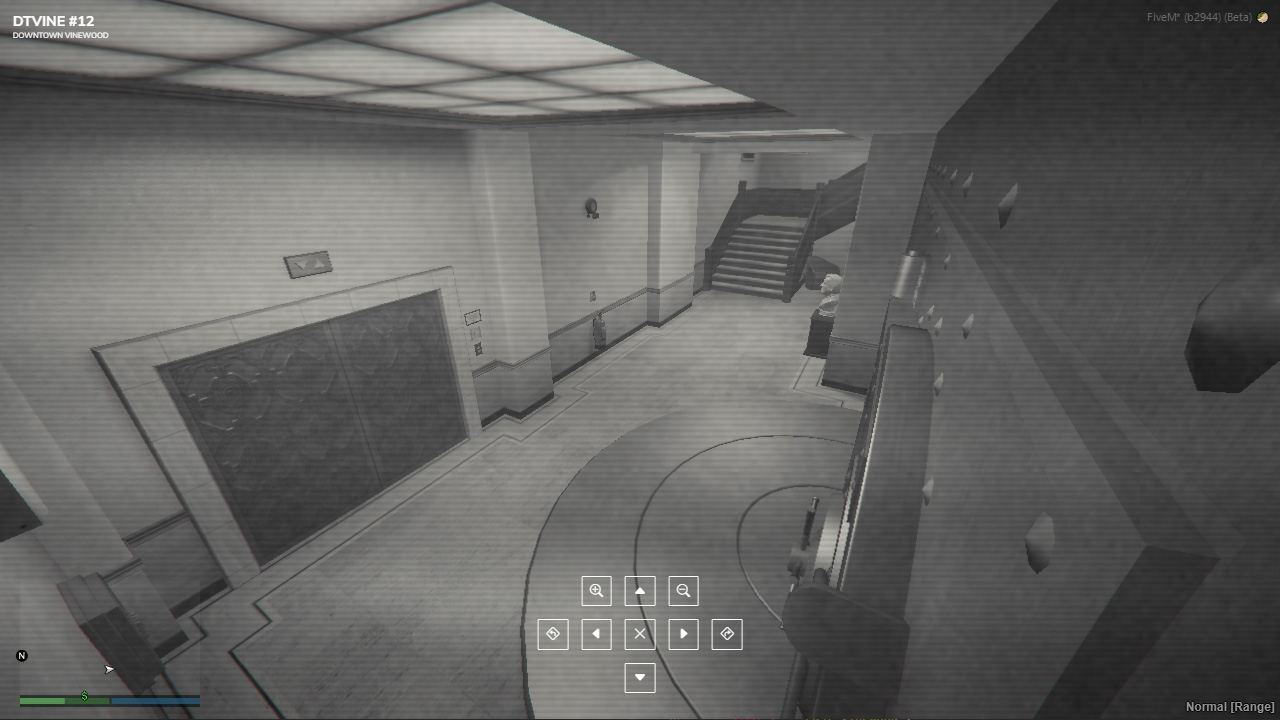Exit the camera view via the X button
This screenshot has height=720, width=1280.
(x=640, y=633)
